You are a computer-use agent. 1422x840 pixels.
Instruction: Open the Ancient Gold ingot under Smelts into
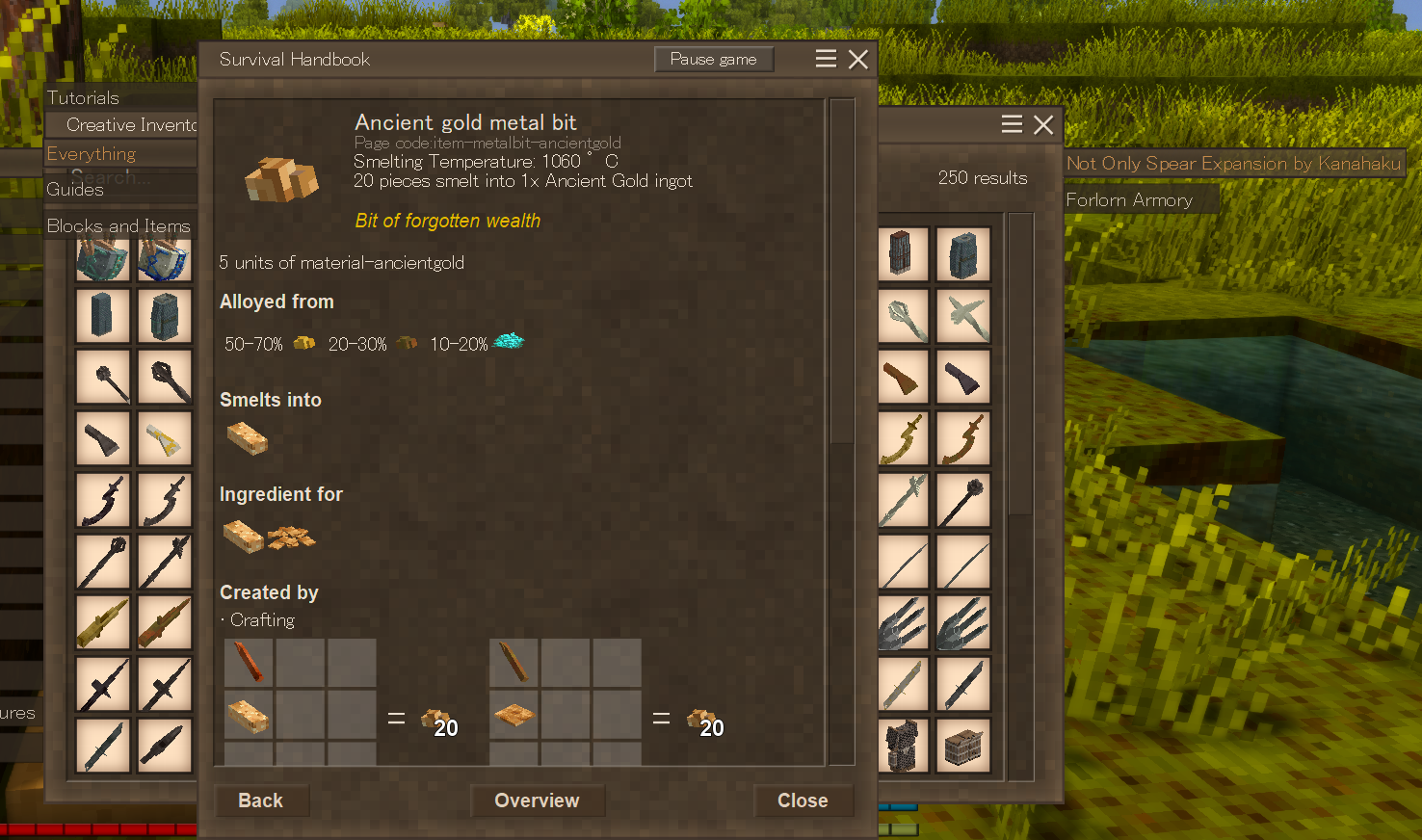point(247,438)
